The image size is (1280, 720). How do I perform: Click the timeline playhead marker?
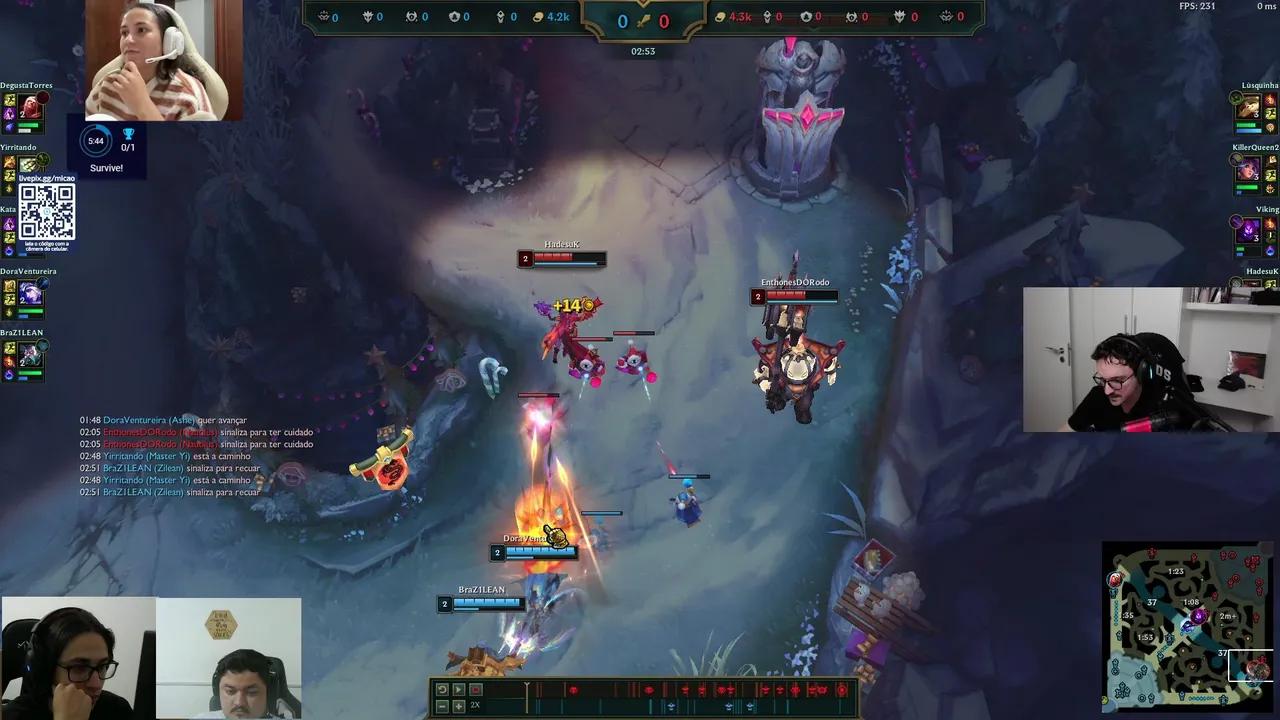tap(527, 687)
